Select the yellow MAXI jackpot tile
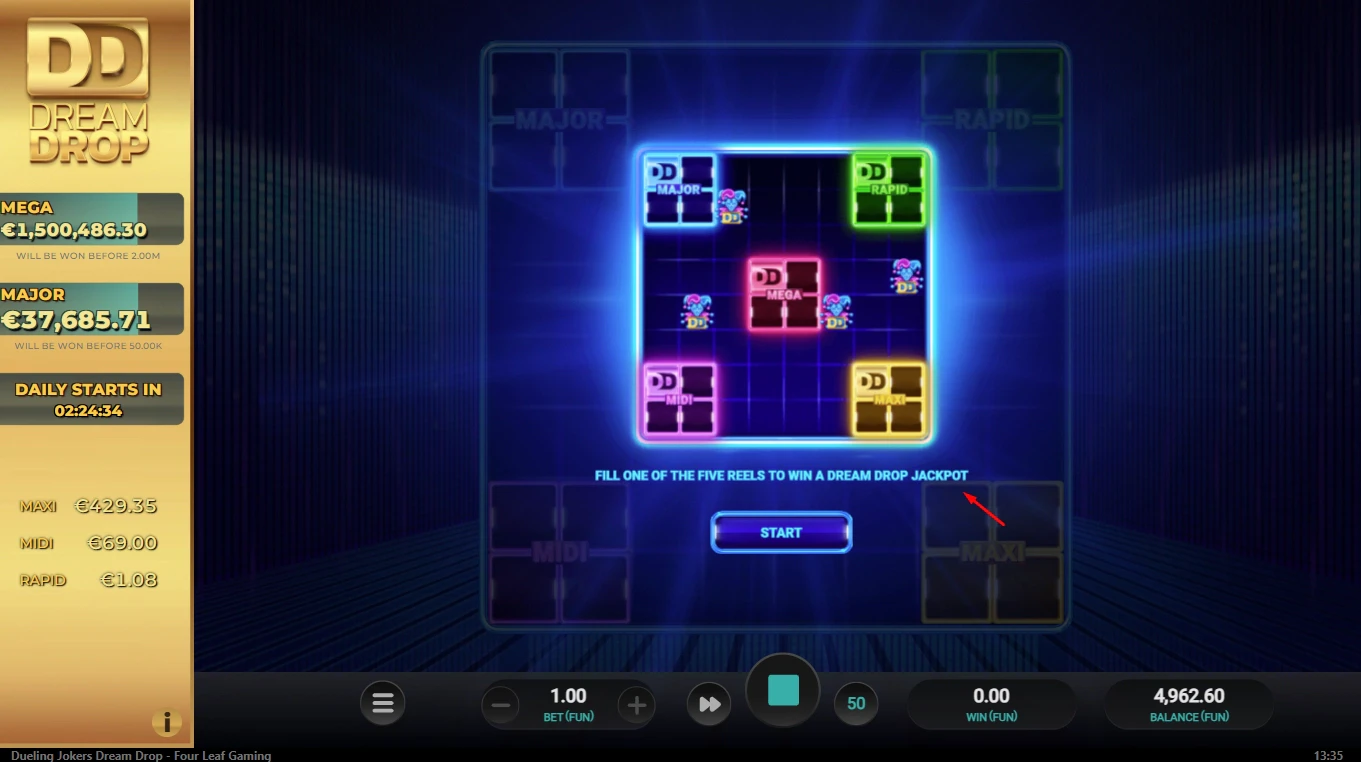The width and height of the screenshot is (1361, 762). tap(888, 397)
